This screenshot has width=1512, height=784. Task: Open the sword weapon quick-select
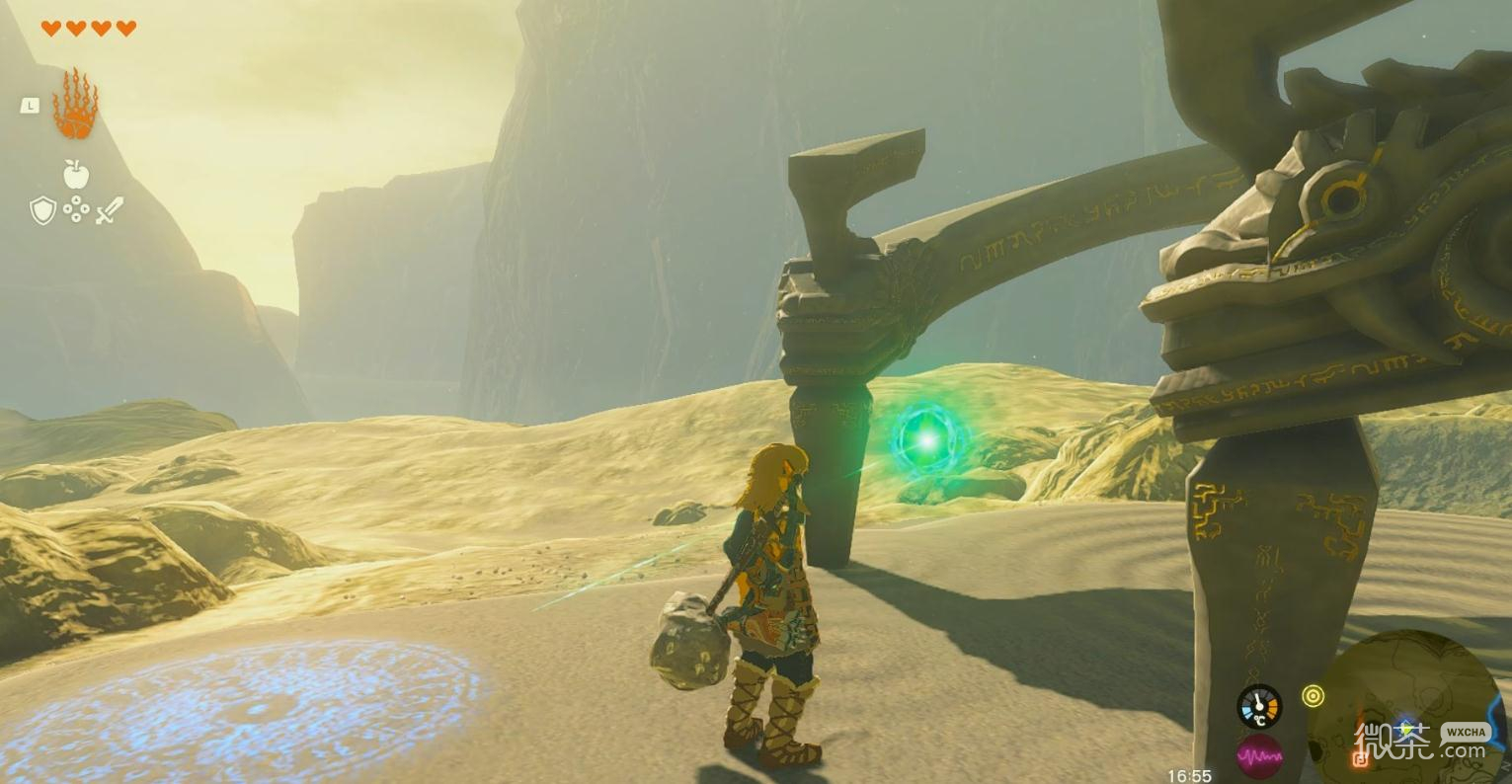pos(110,209)
